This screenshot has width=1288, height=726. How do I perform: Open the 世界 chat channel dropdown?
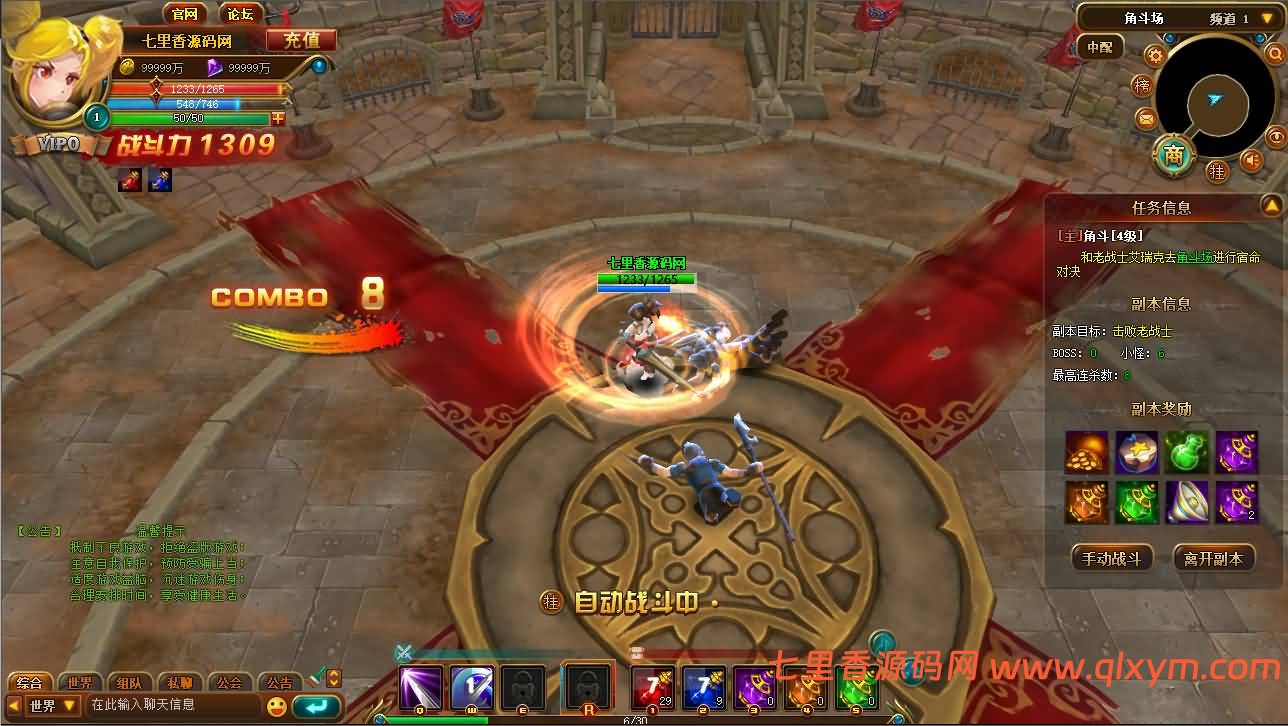[x=52, y=705]
